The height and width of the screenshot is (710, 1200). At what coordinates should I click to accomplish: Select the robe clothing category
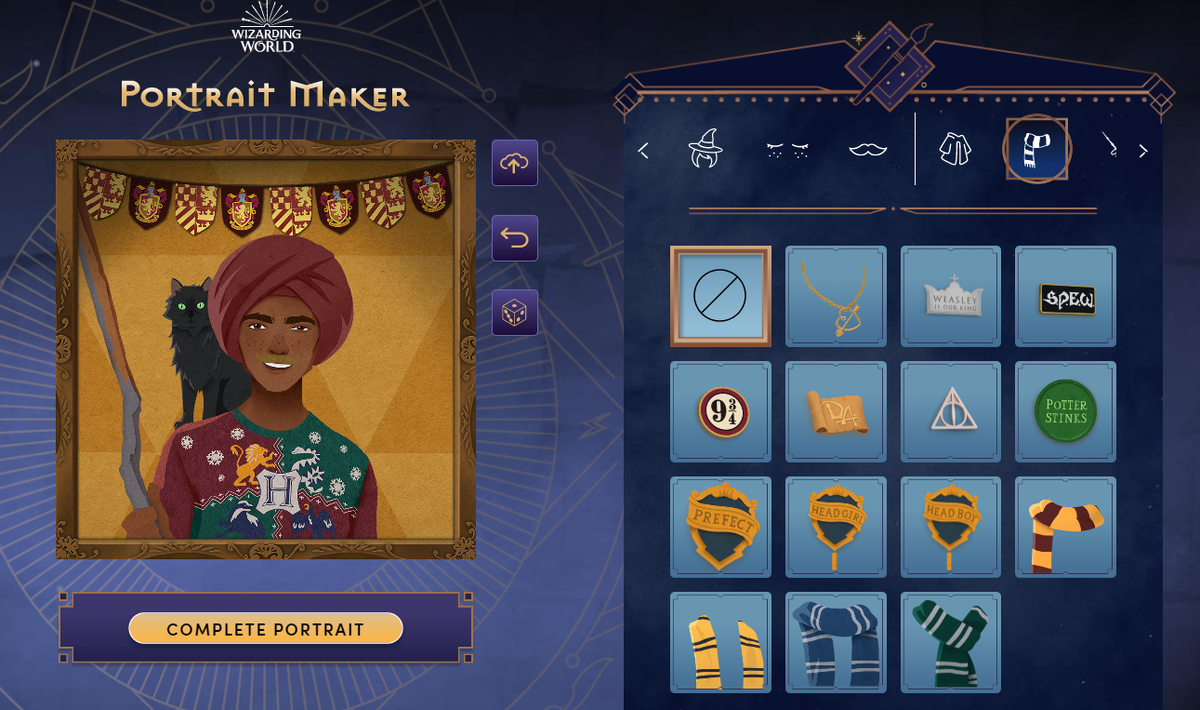coord(954,150)
